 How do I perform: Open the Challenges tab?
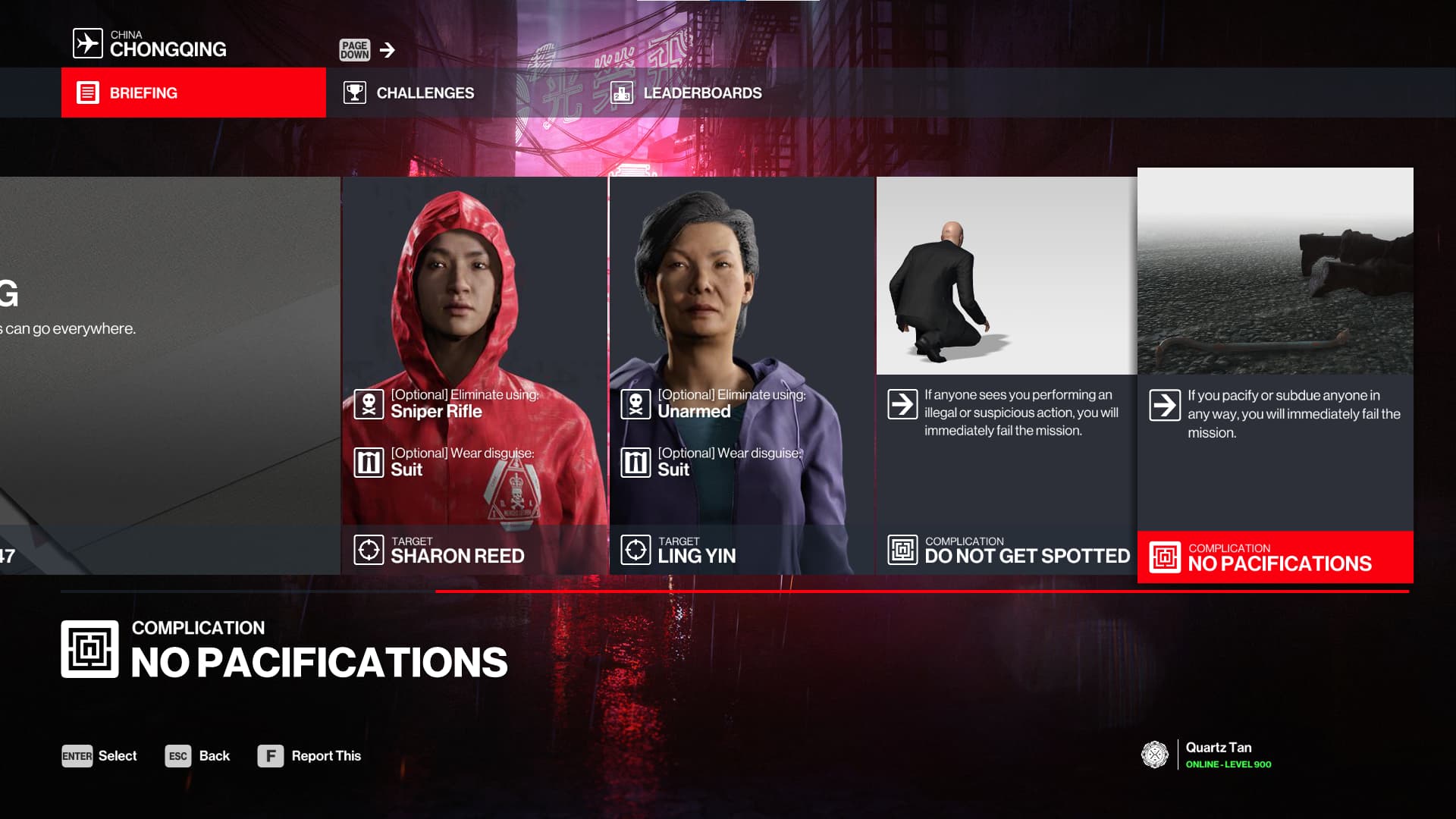click(409, 93)
